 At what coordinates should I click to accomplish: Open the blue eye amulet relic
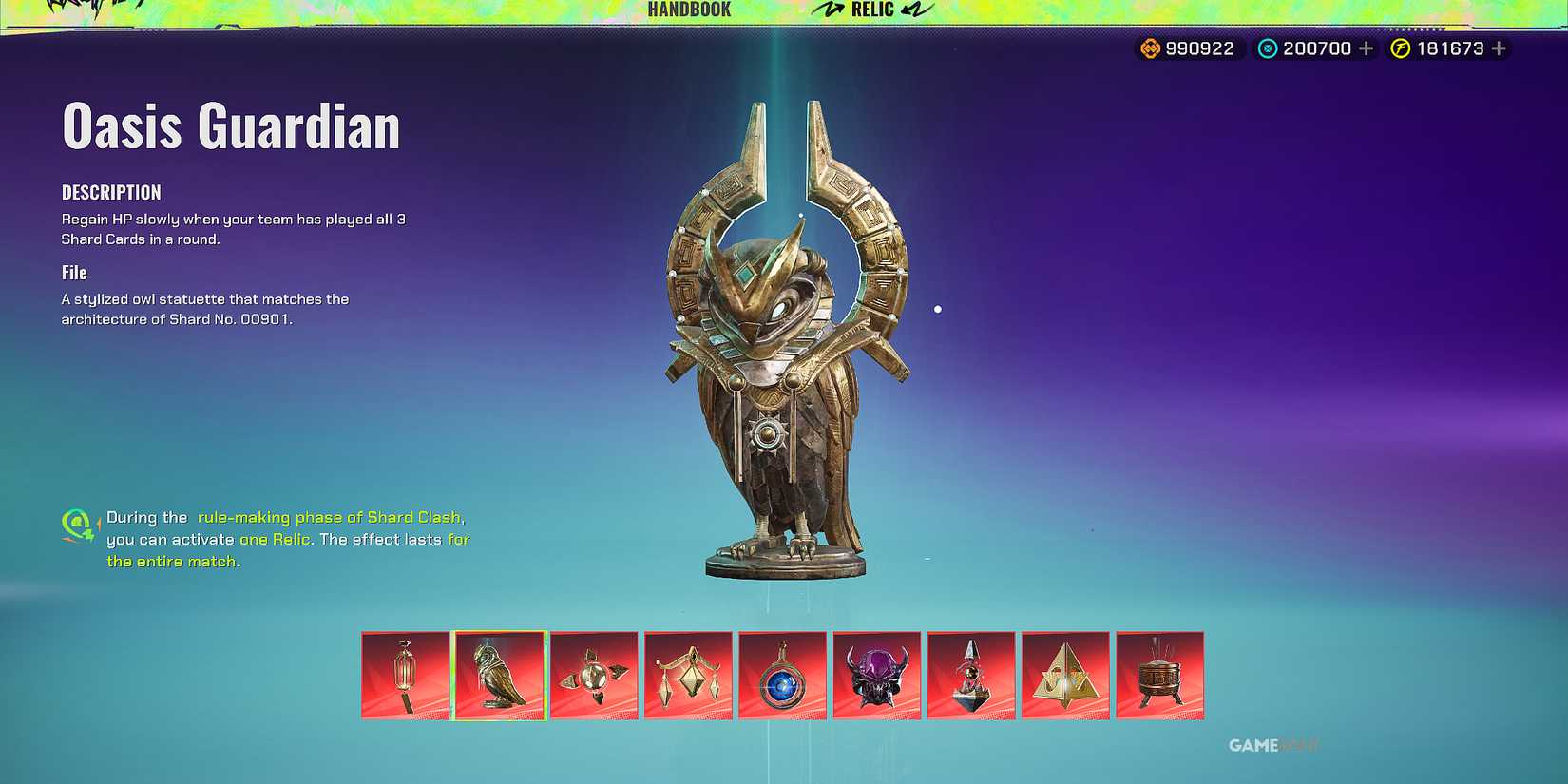point(782,676)
